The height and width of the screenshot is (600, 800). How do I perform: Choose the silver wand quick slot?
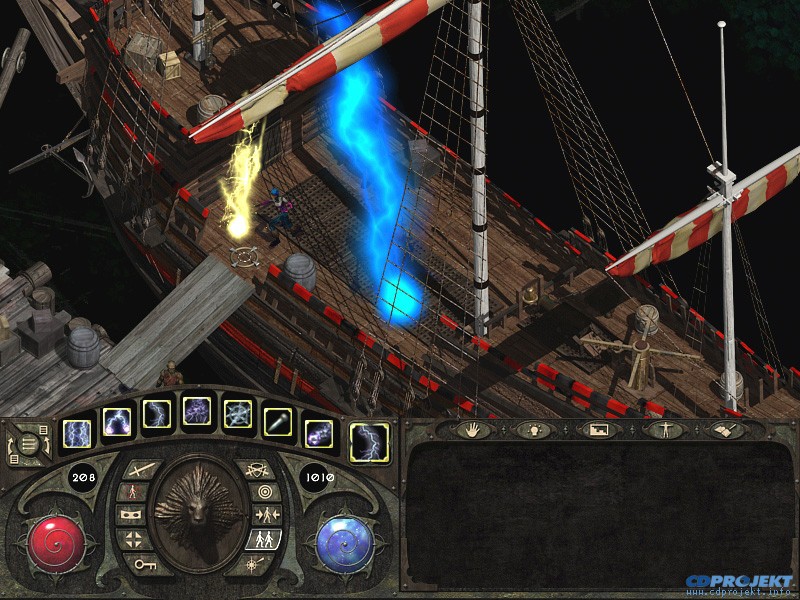pos(278,423)
